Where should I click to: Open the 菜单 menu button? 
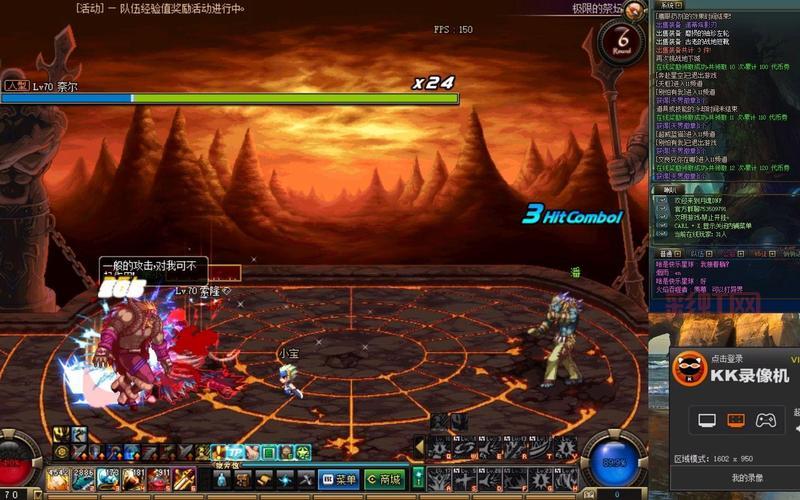(339, 479)
